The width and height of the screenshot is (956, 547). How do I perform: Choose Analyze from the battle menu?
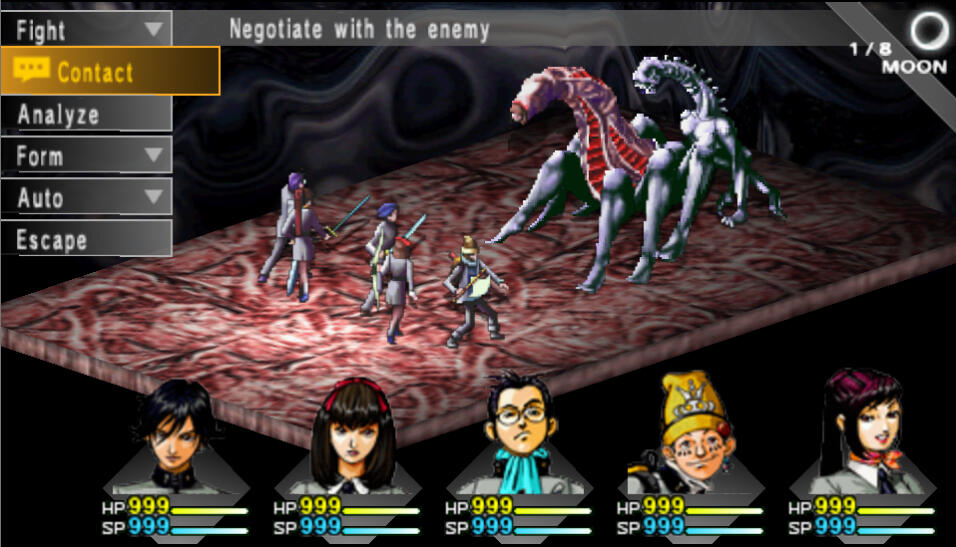pyautogui.click(x=86, y=114)
